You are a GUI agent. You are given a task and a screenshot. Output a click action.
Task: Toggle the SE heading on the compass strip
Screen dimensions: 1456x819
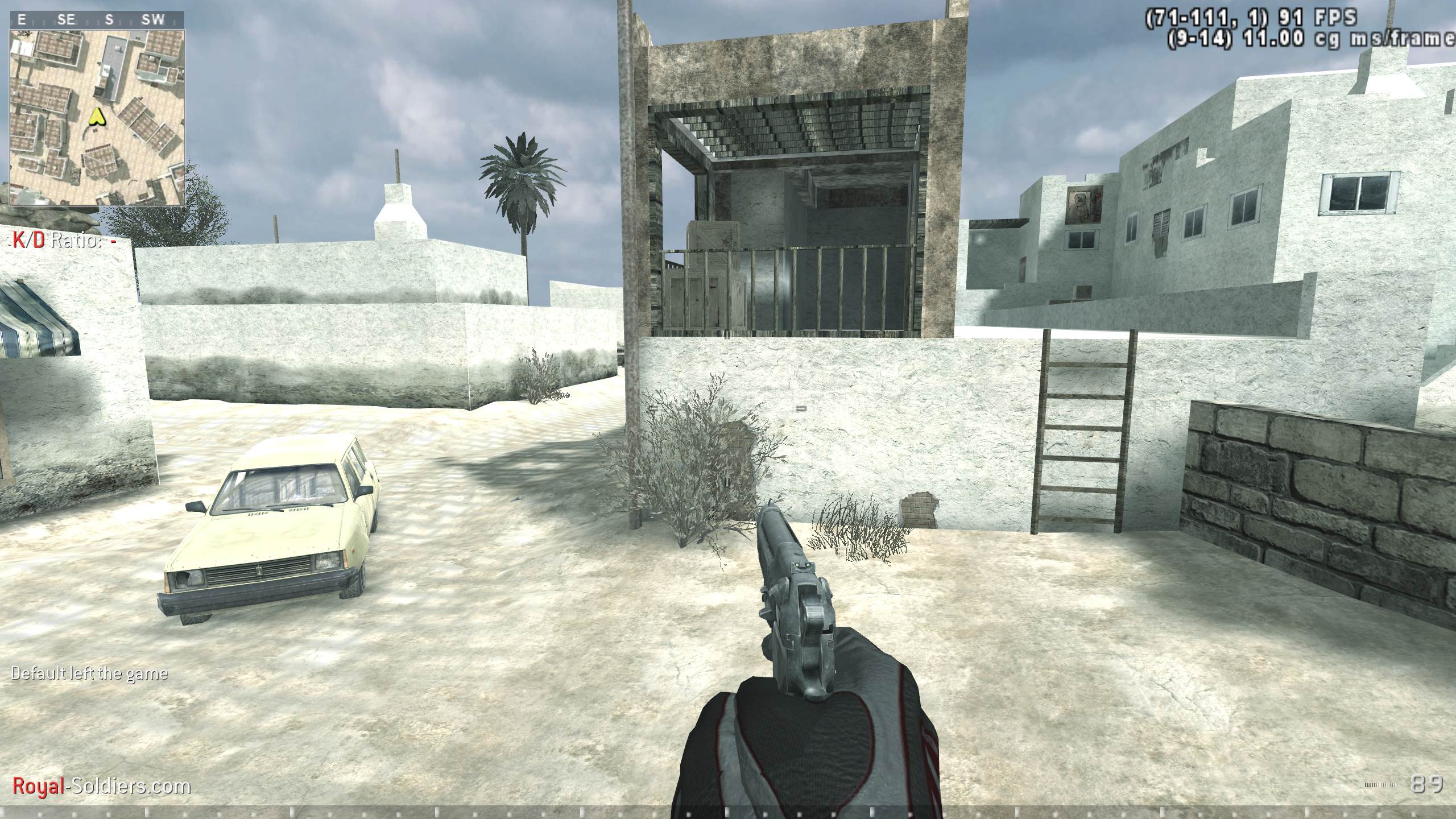coord(67,19)
